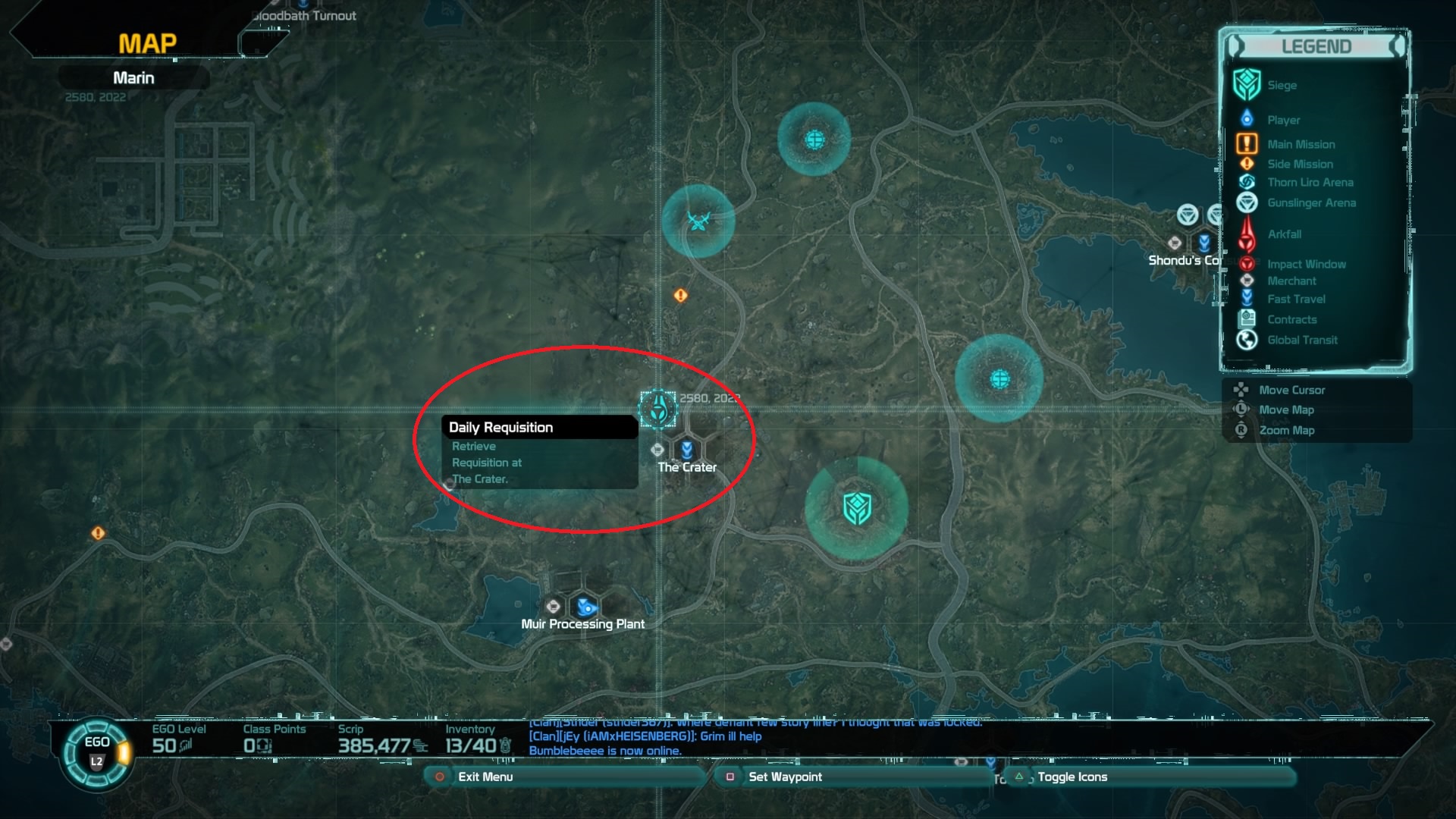
Task: Select the crossed-weapons event marker
Action: [698, 221]
